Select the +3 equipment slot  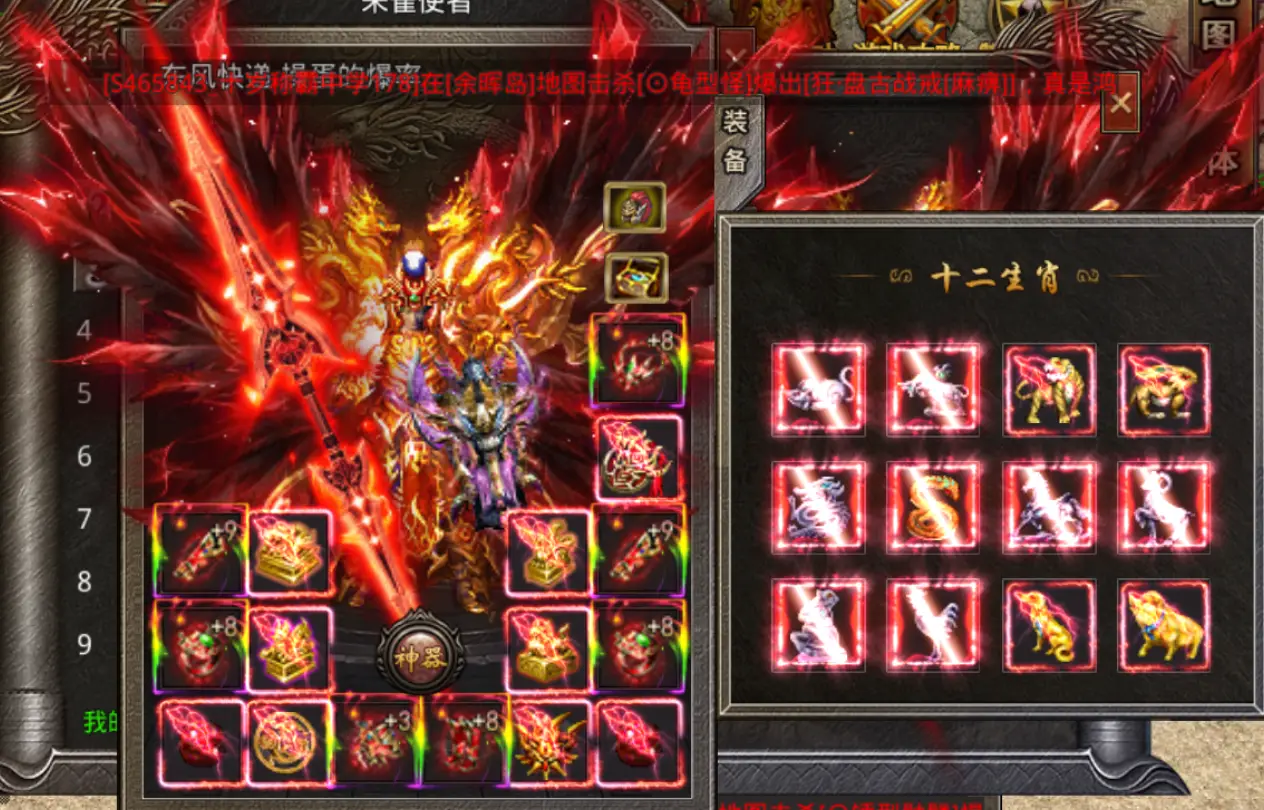375,741
